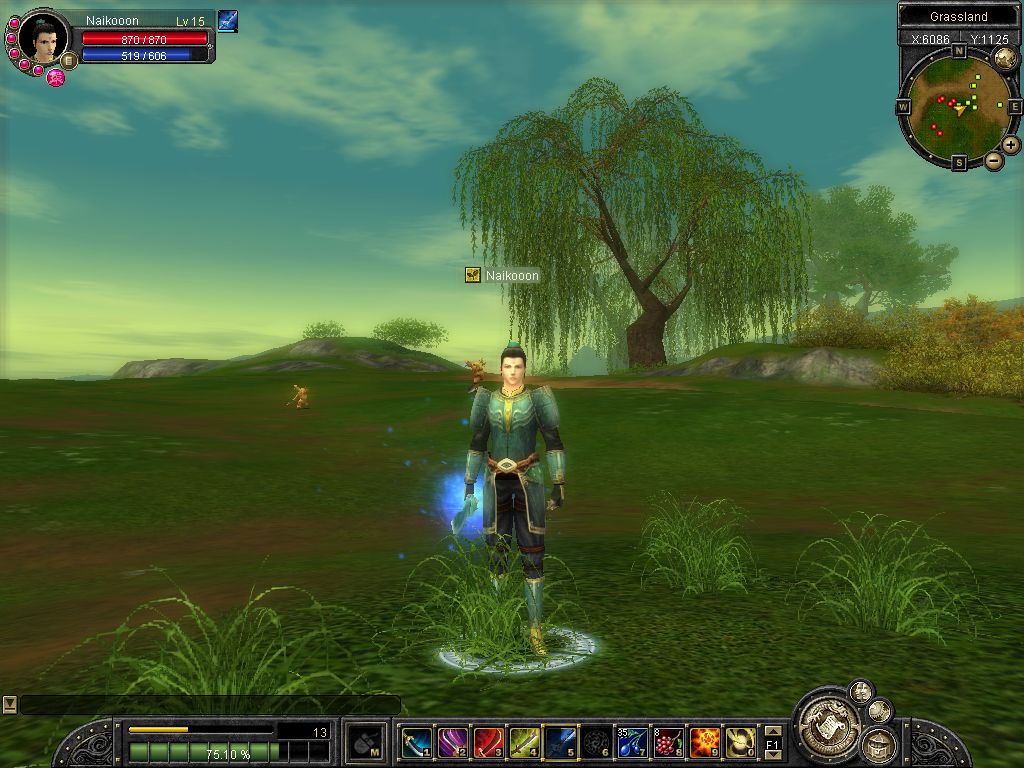Select the dark blue sword skill in slot 5
This screenshot has width=1024, height=768.
[x=560, y=742]
